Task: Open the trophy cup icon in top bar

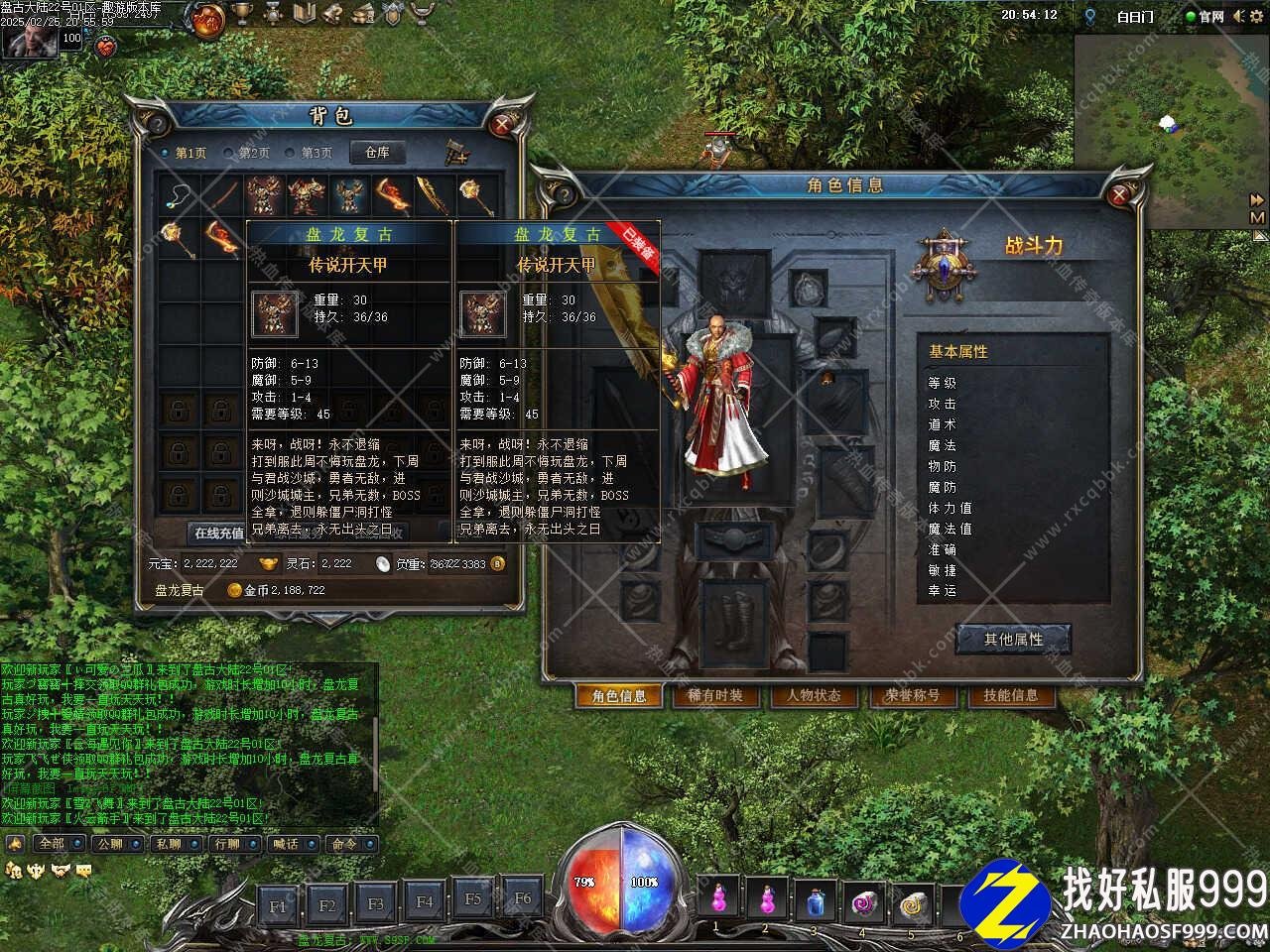Action: [241, 14]
